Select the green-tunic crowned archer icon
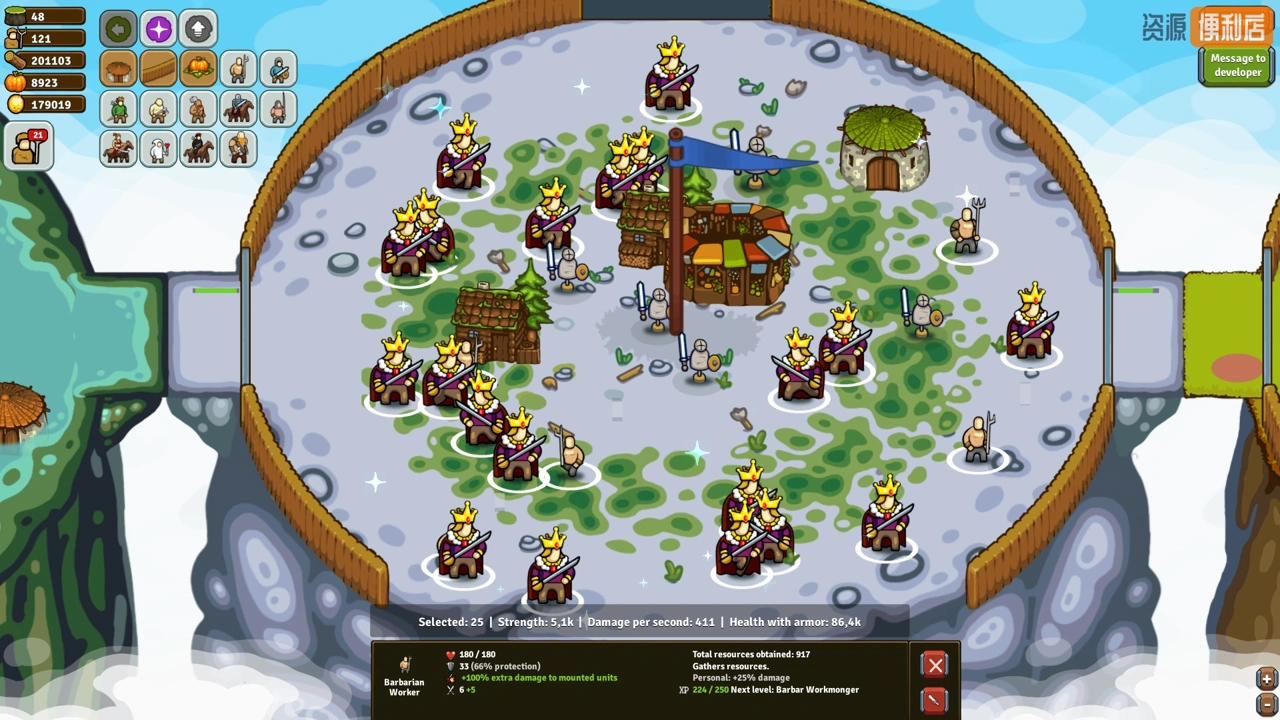 click(x=118, y=108)
